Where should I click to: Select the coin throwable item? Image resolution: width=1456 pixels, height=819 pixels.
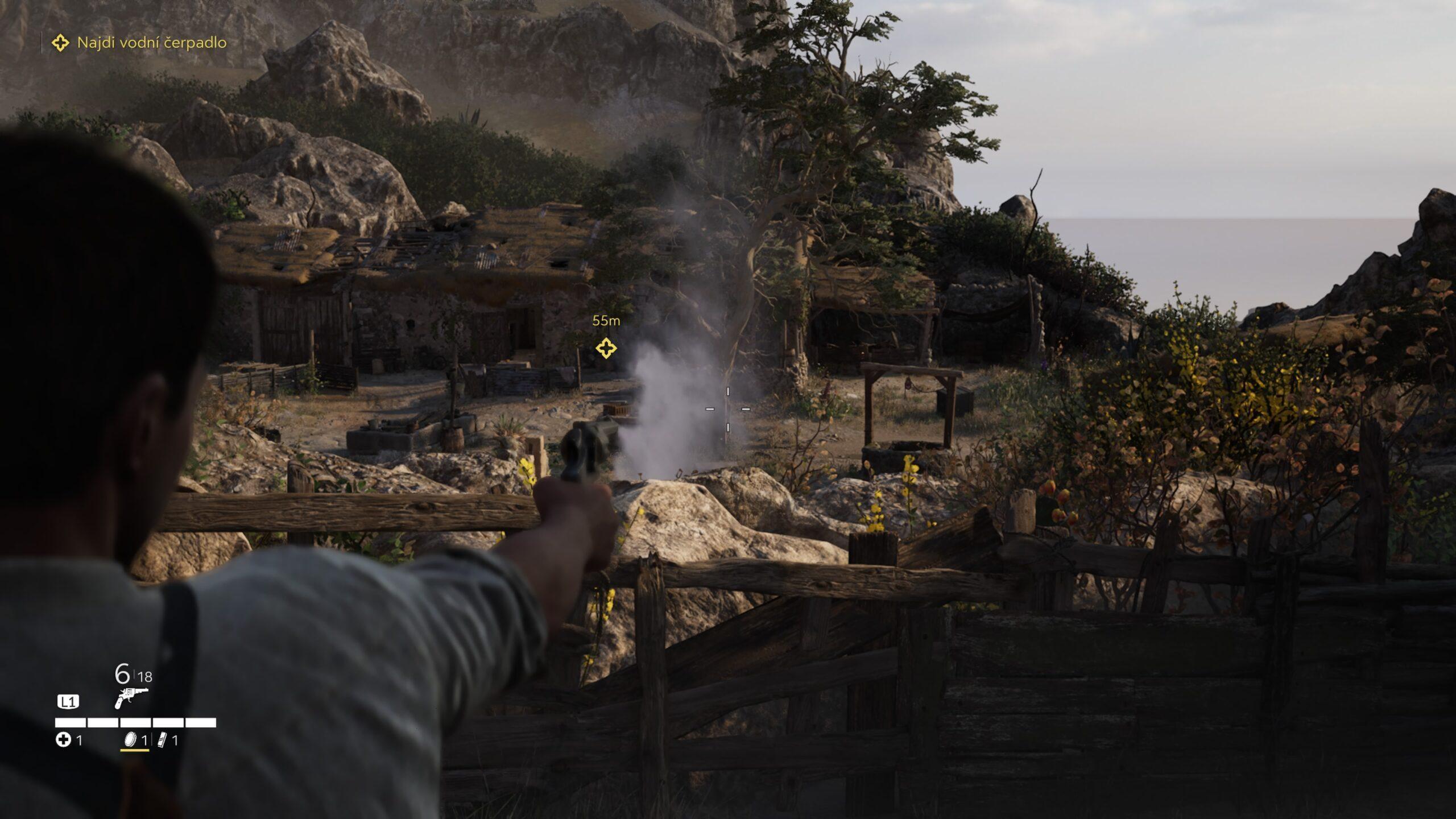pyautogui.click(x=131, y=740)
